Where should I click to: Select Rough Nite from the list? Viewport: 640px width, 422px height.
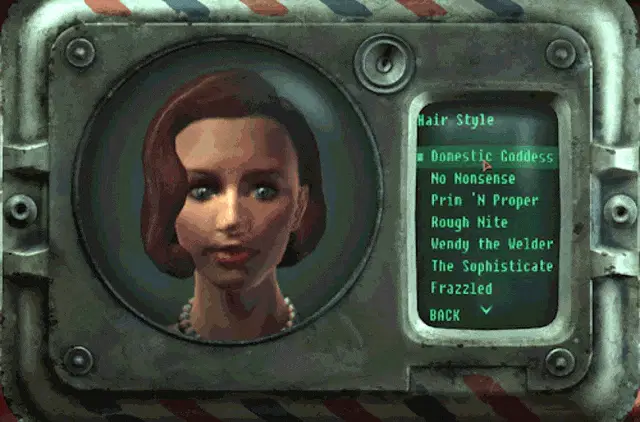469,223
